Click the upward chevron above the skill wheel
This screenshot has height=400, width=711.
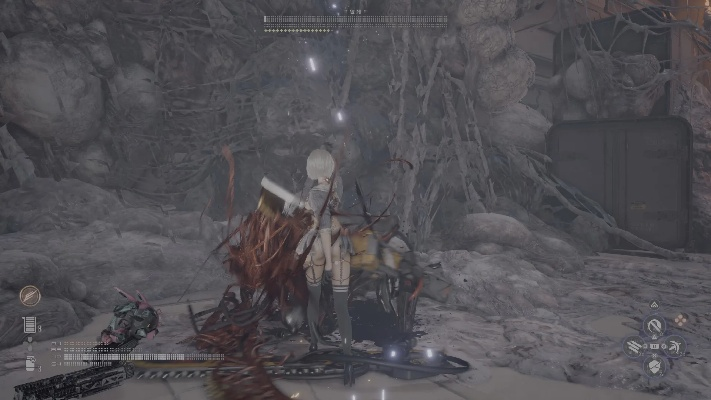tap(654, 304)
